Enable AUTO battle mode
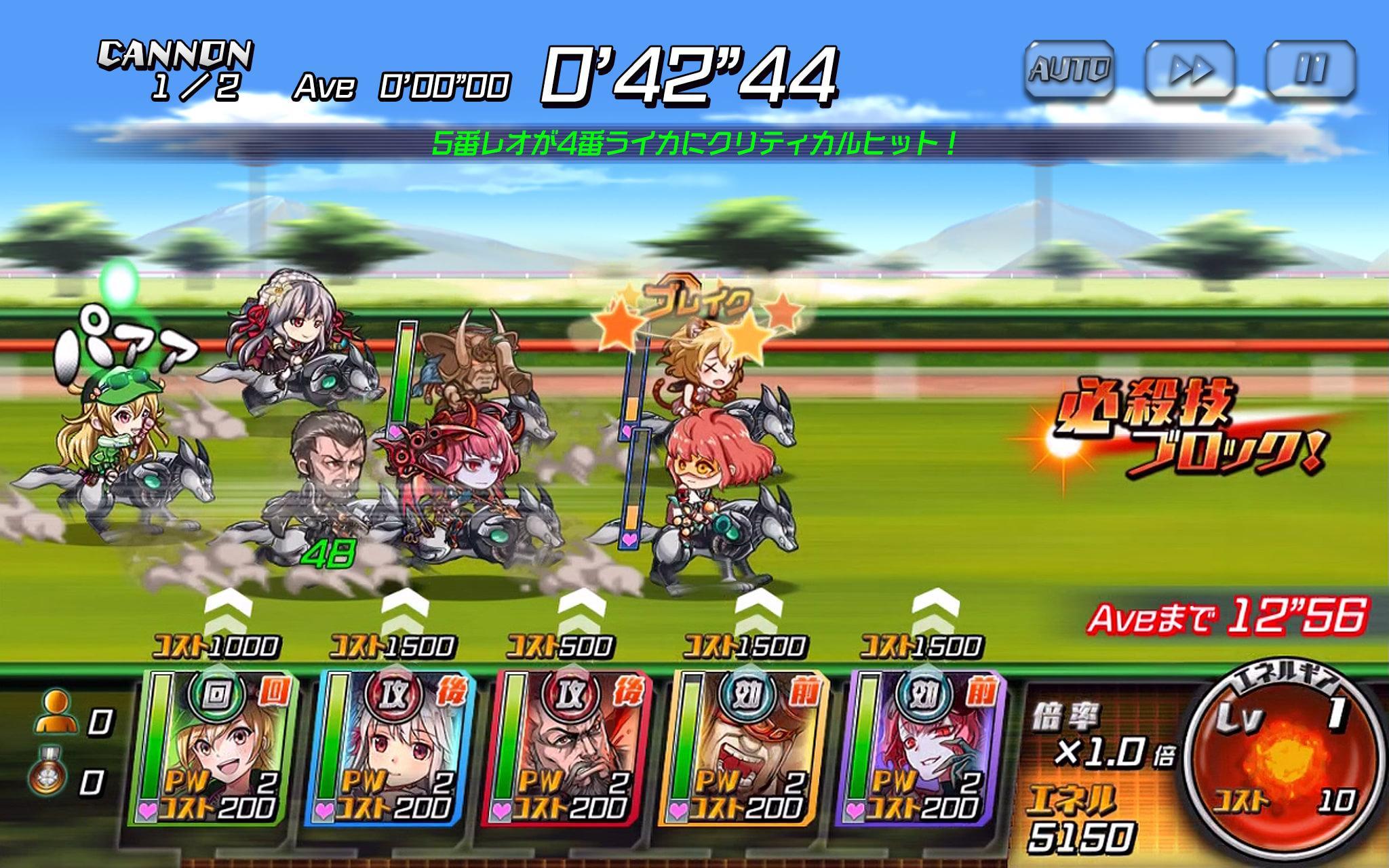1389x868 pixels. click(1070, 66)
